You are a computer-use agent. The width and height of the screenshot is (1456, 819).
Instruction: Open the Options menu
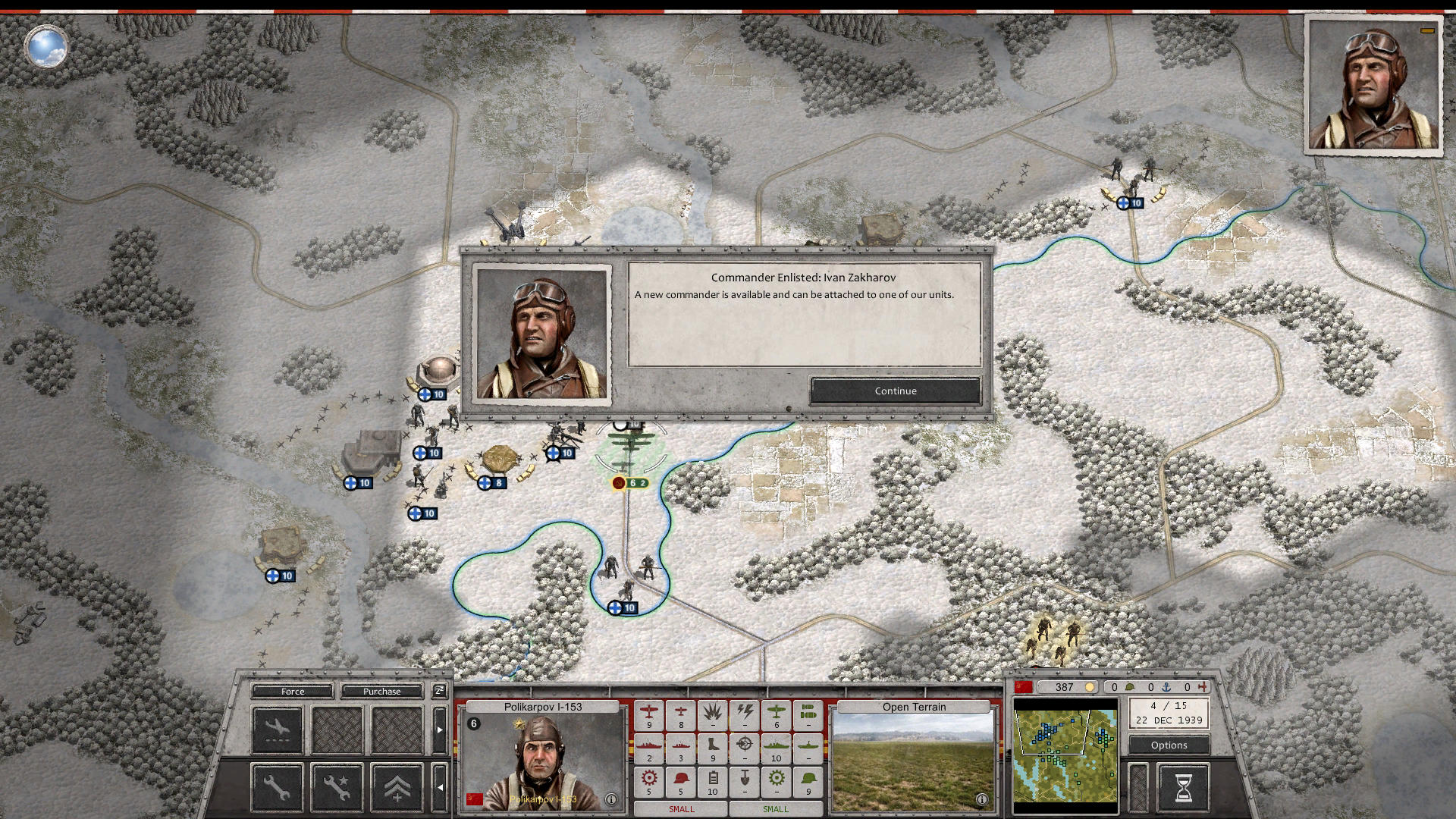click(1169, 745)
